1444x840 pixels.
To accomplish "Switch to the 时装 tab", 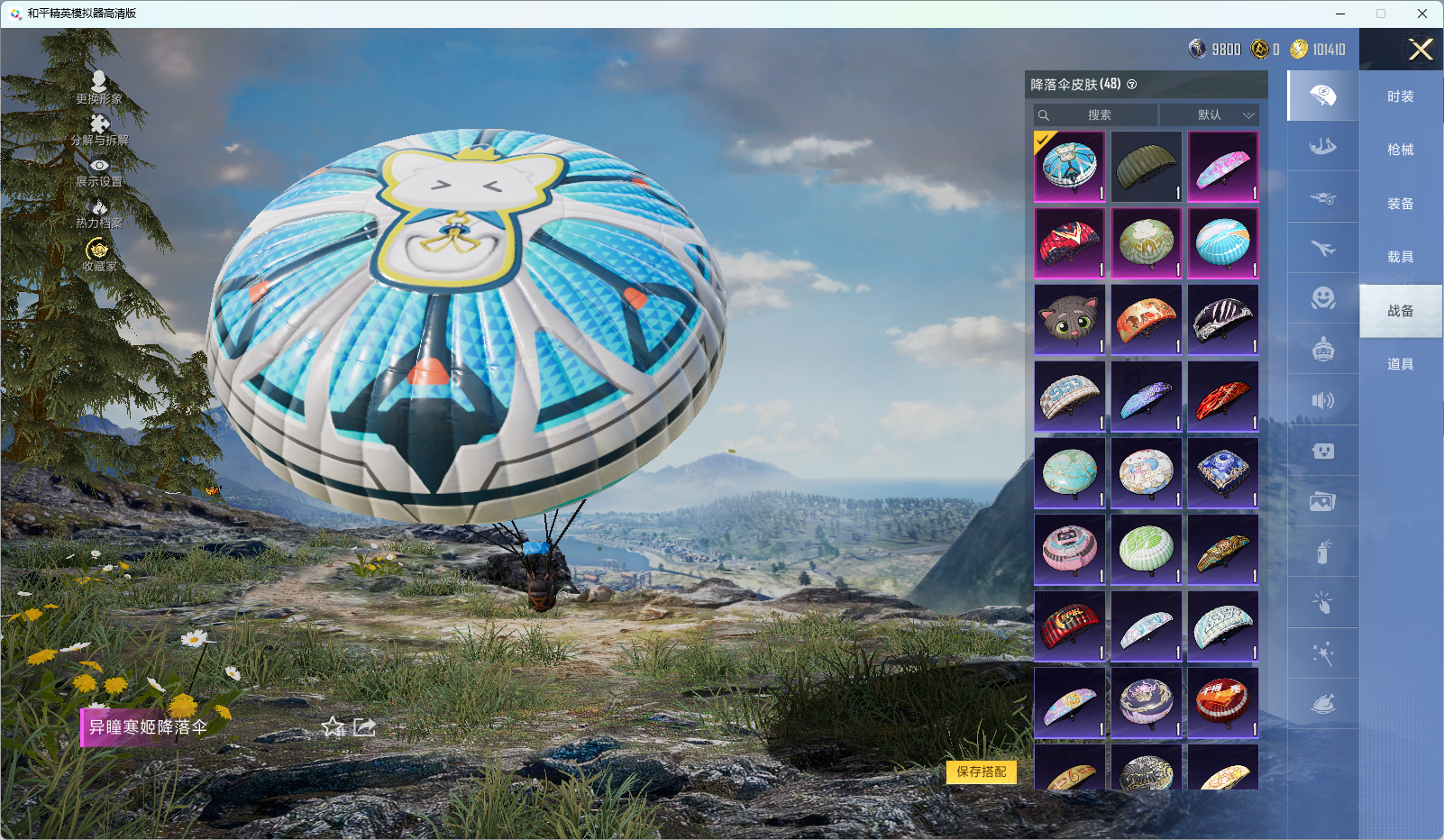I will (x=1400, y=96).
